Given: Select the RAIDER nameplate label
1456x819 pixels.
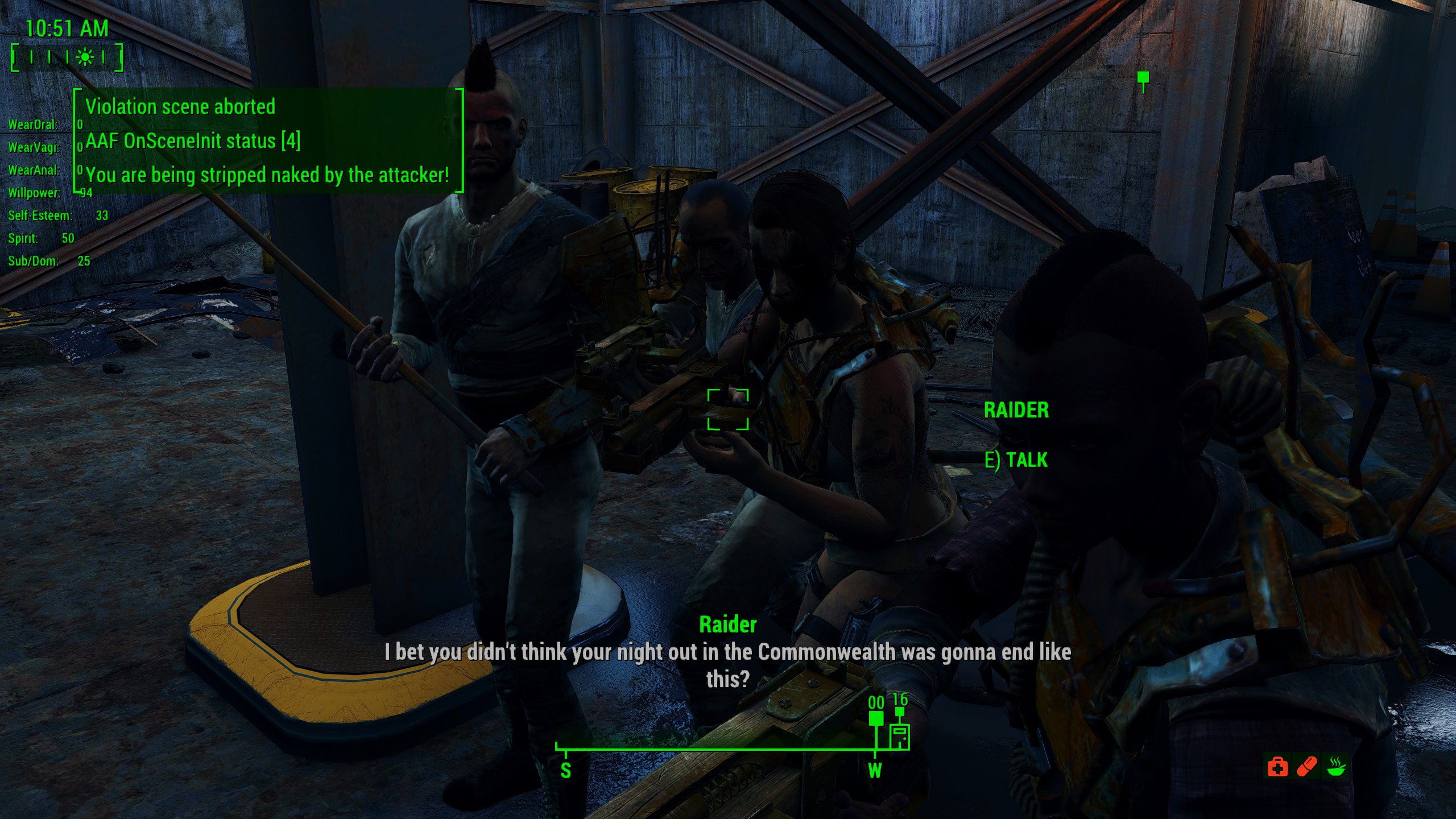Looking at the screenshot, I should (1017, 410).
